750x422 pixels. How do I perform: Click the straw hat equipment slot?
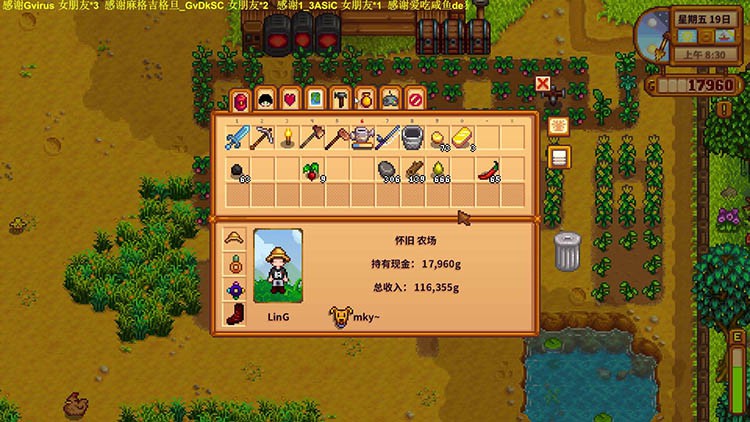[234, 240]
